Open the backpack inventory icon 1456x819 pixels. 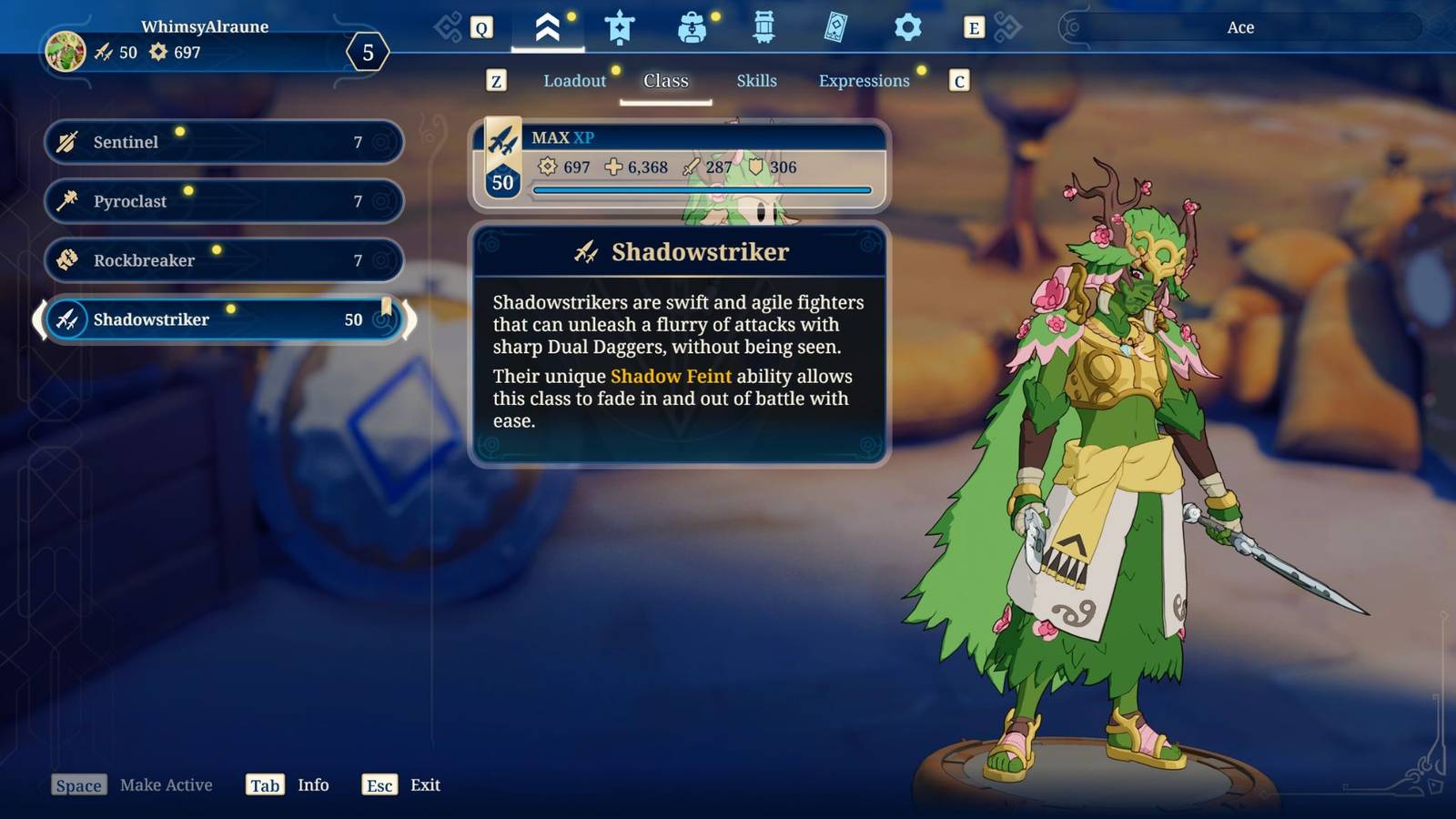click(x=692, y=28)
